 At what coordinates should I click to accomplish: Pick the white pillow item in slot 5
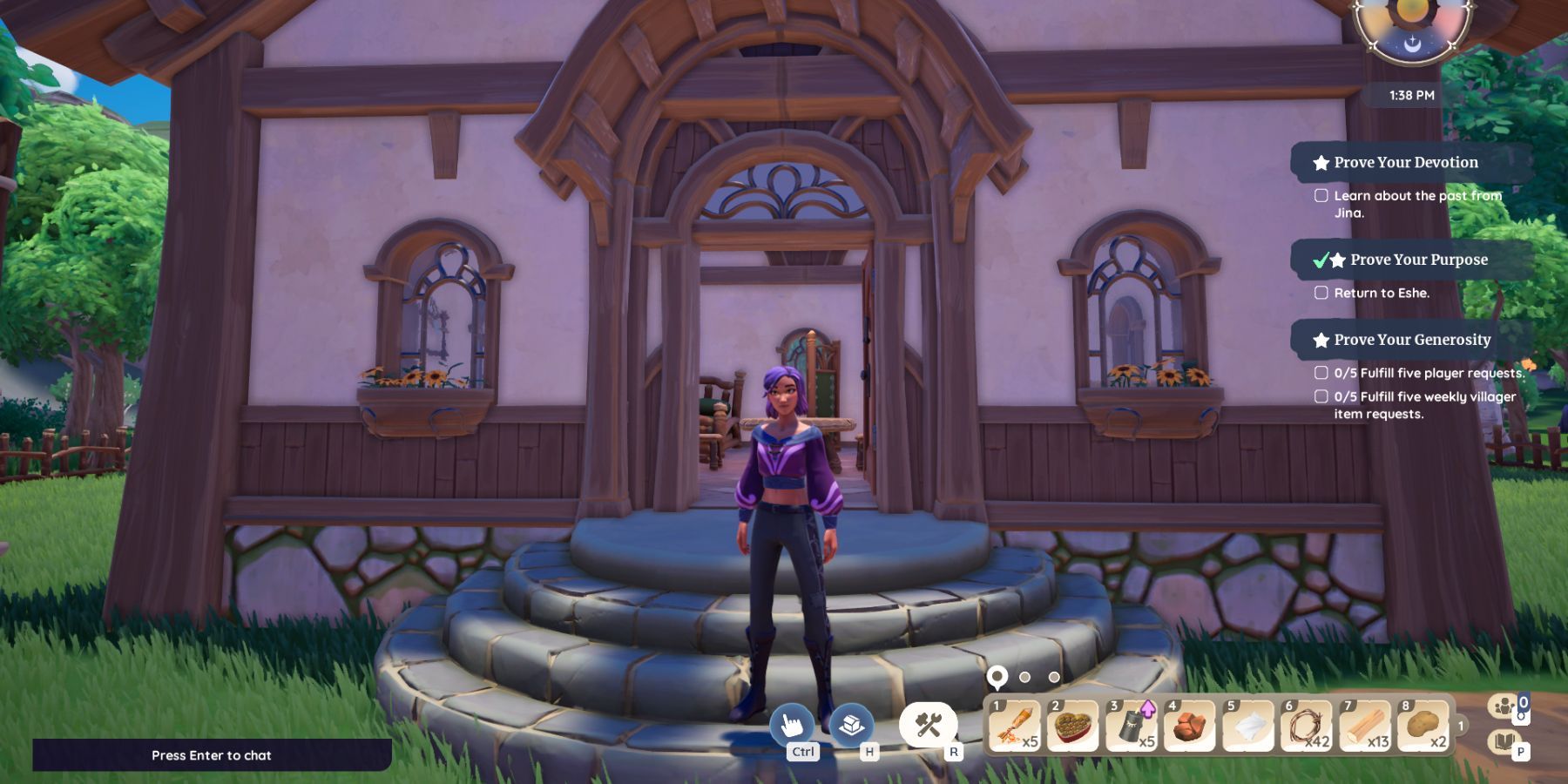1248,725
